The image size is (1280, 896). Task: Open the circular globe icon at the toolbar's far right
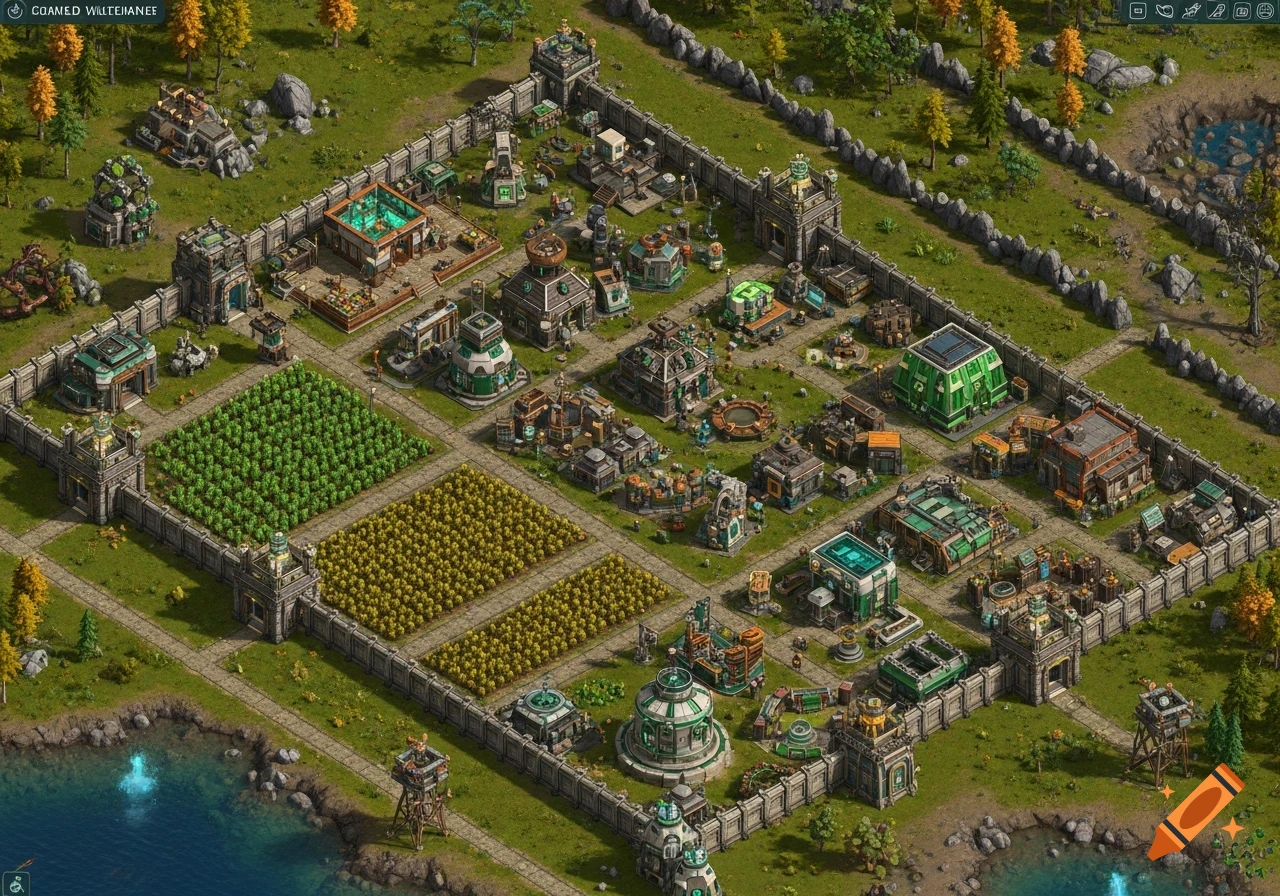point(1266,11)
